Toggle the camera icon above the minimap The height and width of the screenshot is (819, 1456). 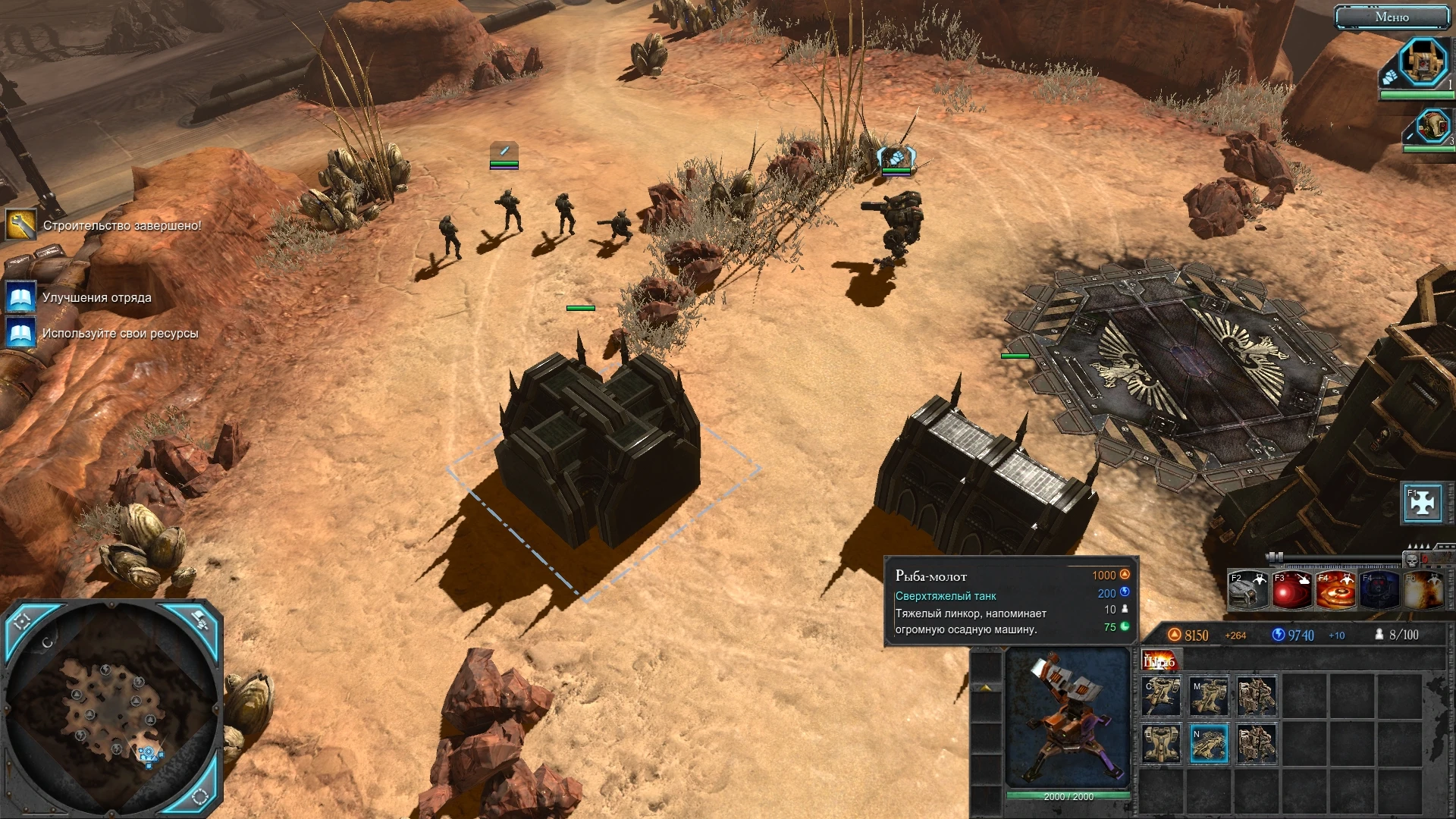pos(23,621)
